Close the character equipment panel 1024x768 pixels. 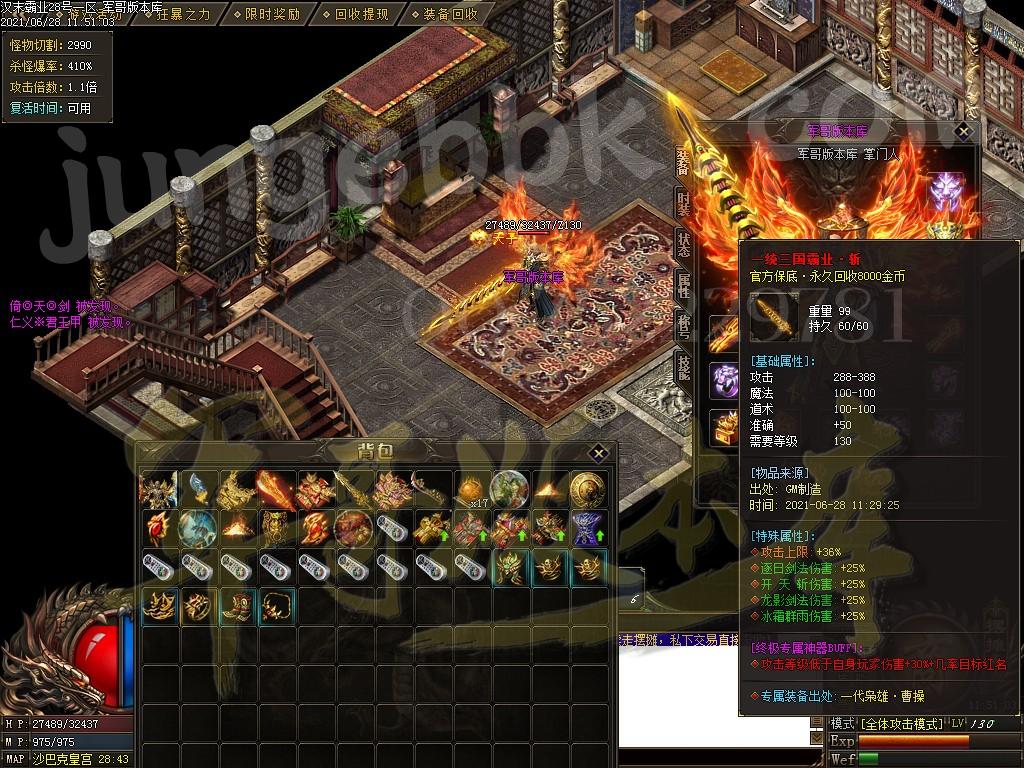pyautogui.click(x=963, y=131)
